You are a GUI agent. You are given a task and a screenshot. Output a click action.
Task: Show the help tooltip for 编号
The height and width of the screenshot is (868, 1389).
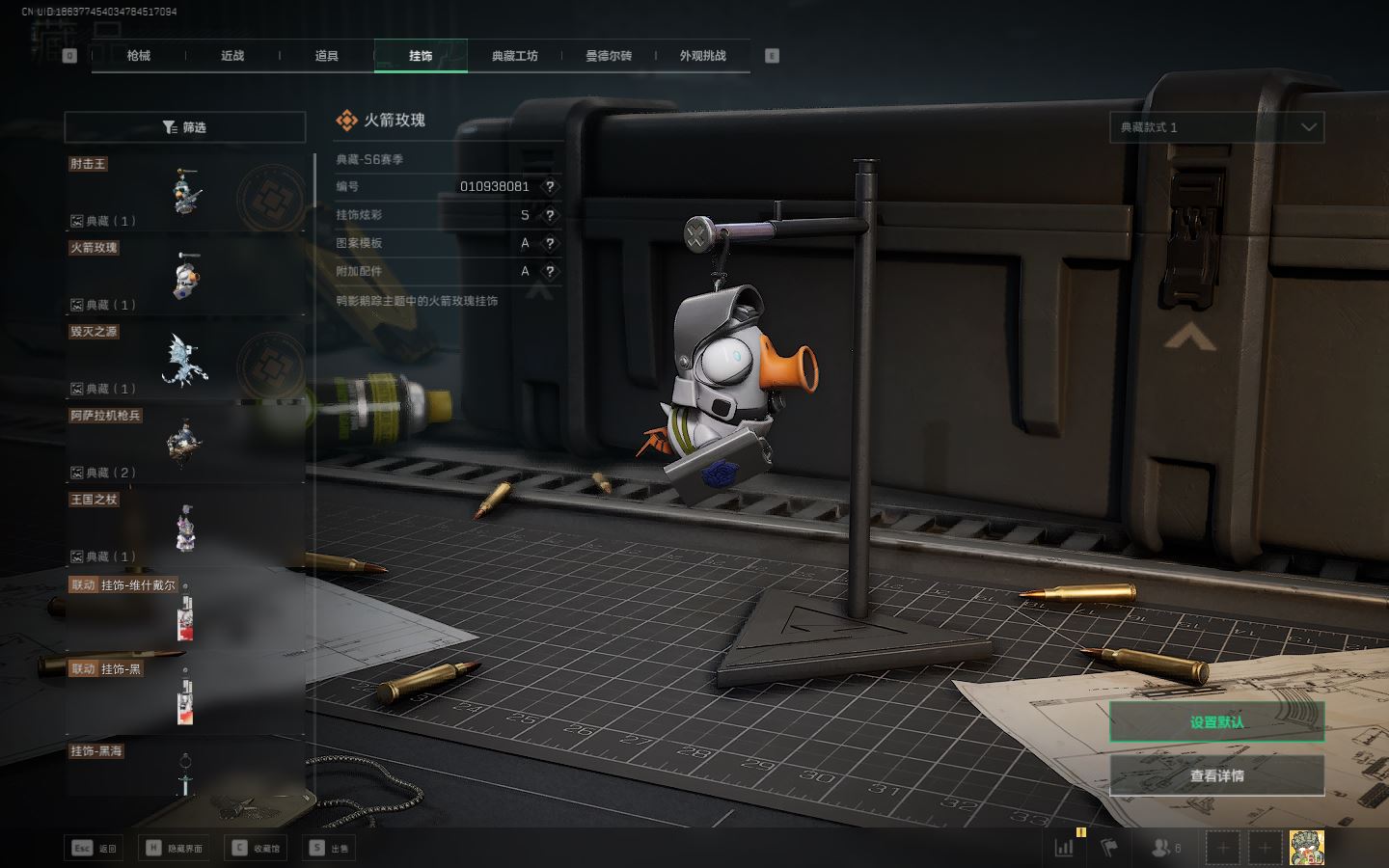[550, 187]
